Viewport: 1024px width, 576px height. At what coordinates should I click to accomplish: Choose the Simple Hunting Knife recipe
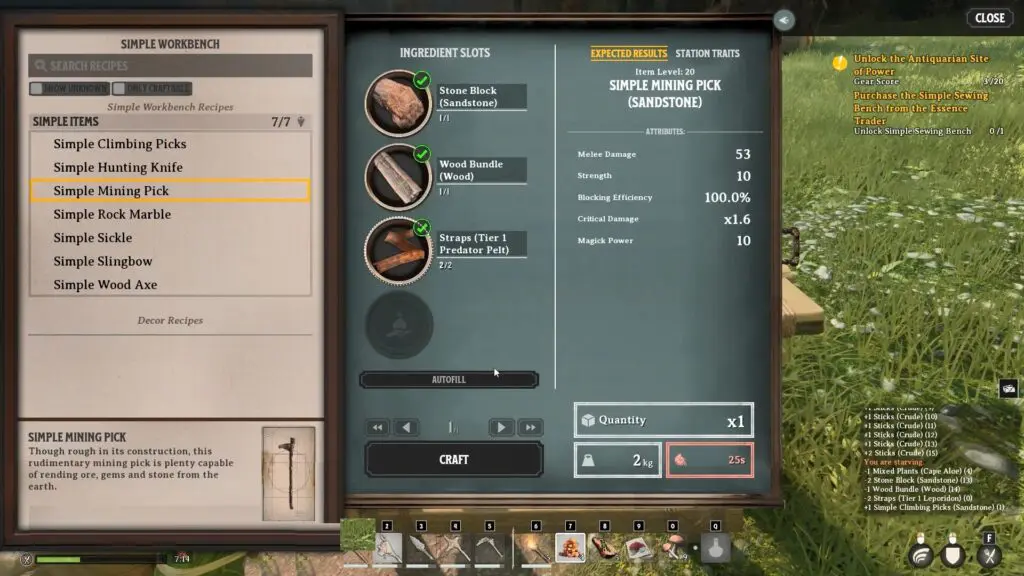click(118, 167)
